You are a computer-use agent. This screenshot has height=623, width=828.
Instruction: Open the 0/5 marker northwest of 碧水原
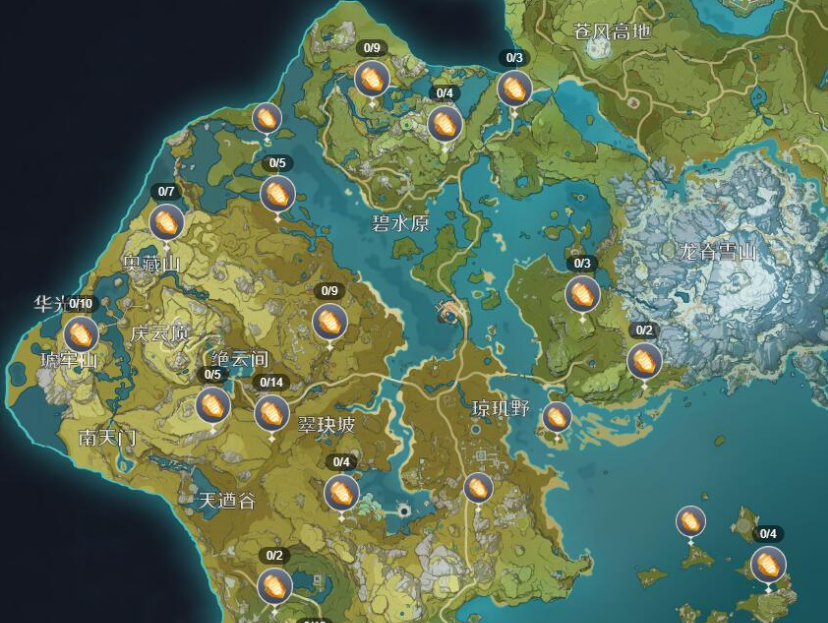click(x=277, y=193)
